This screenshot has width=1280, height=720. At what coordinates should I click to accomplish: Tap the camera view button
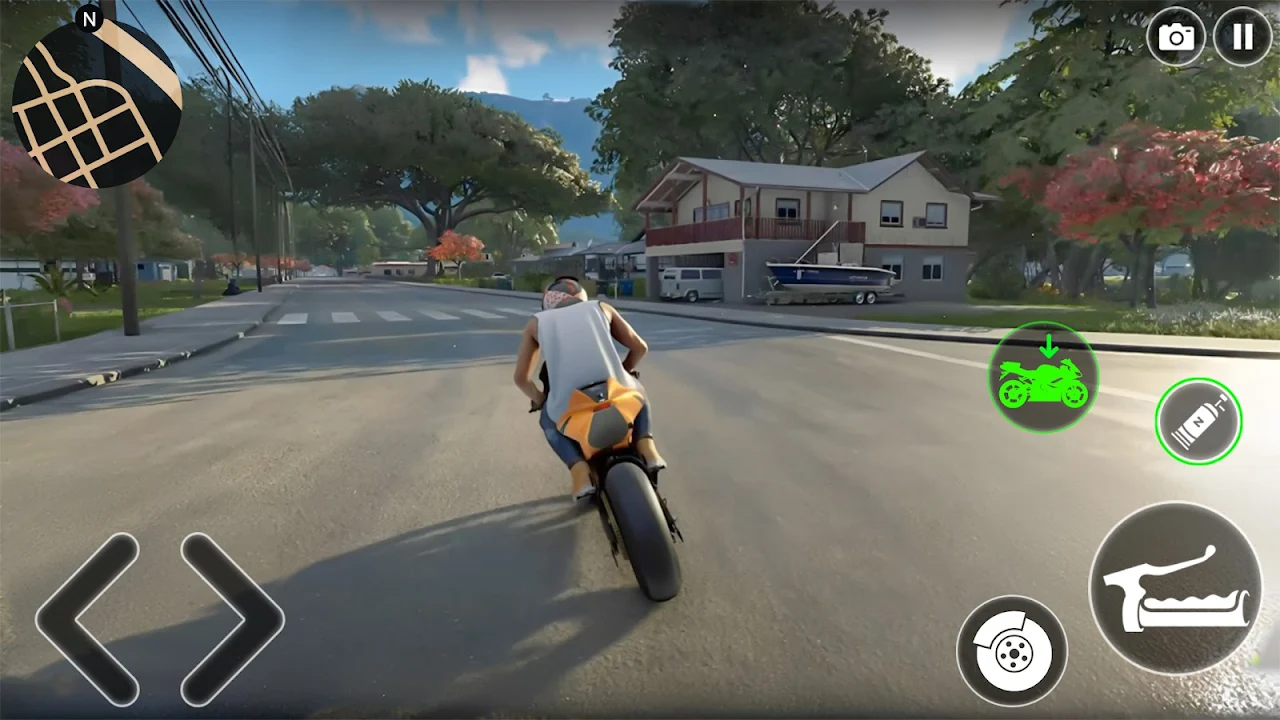(x=1176, y=37)
